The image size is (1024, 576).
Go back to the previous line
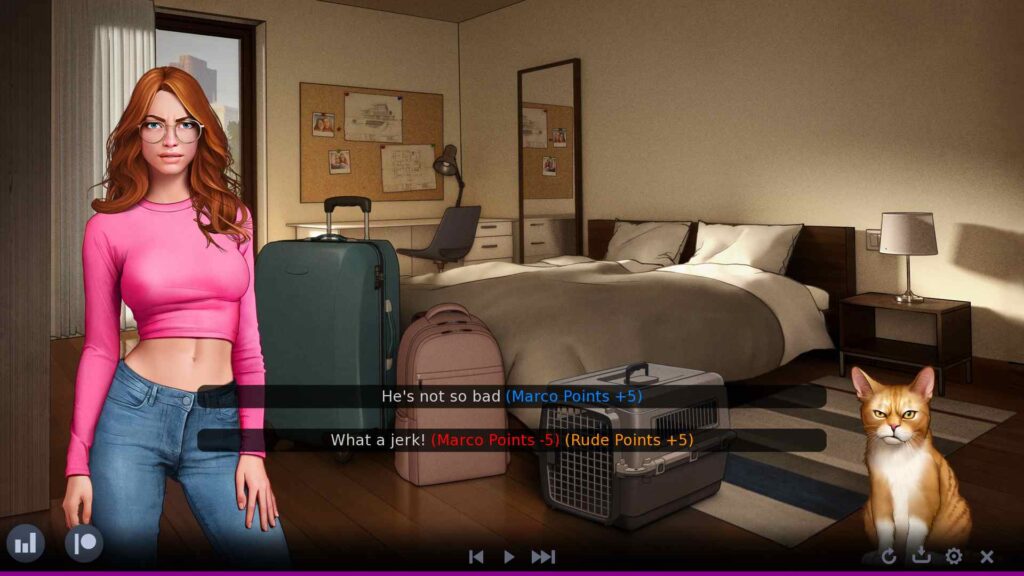pyautogui.click(x=477, y=557)
